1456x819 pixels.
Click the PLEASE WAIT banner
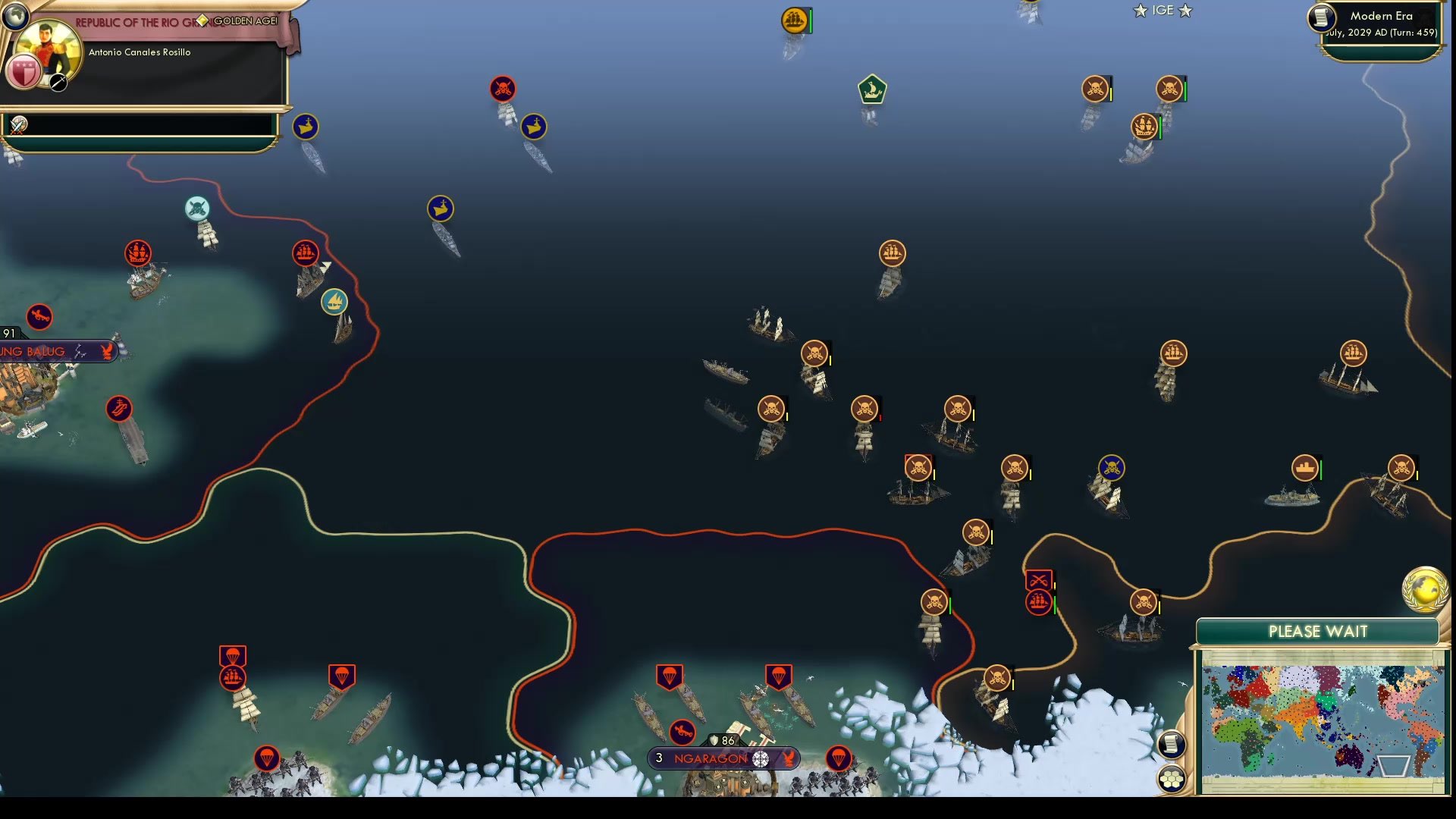pos(1317,631)
